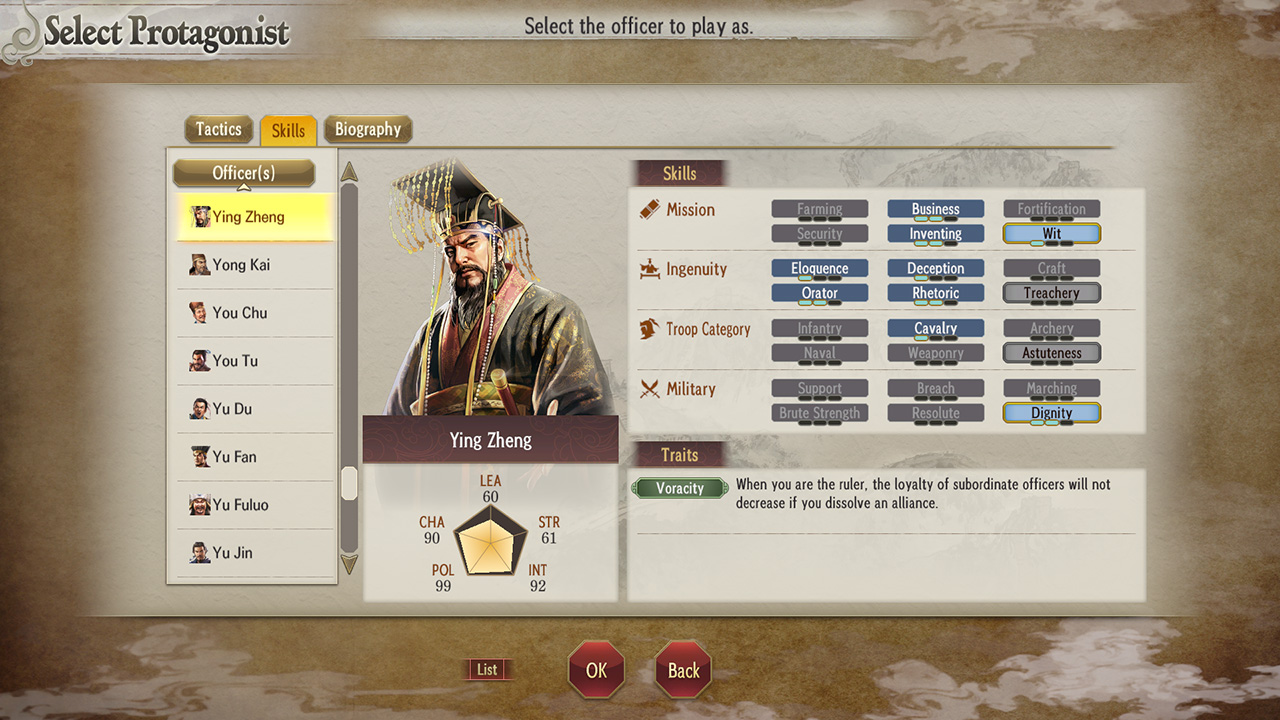Click the Voracity trait badge
Image resolution: width=1280 pixels, height=720 pixels.
click(x=680, y=488)
